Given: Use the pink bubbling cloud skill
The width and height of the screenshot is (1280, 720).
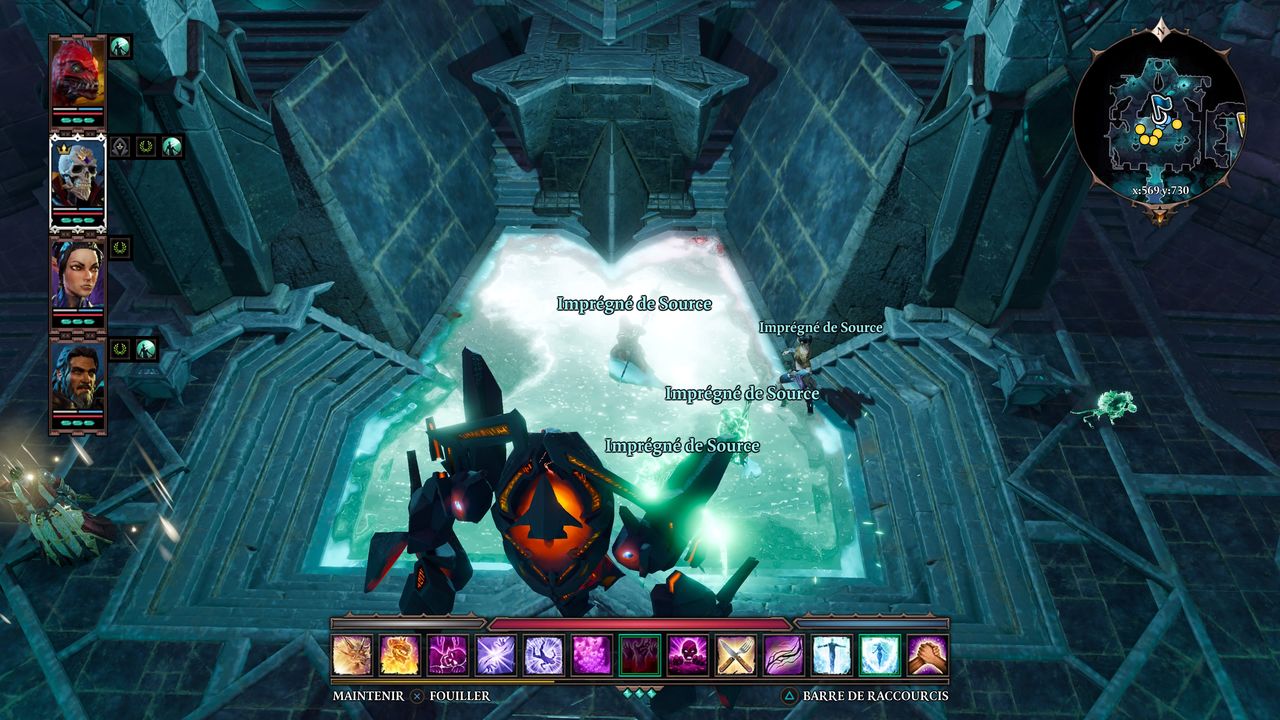Looking at the screenshot, I should 592,655.
